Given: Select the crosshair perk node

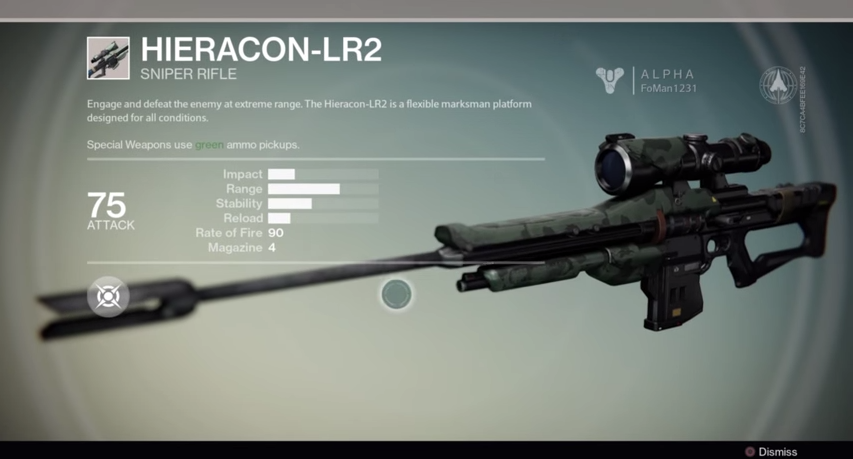Looking at the screenshot, I should click(x=108, y=297).
